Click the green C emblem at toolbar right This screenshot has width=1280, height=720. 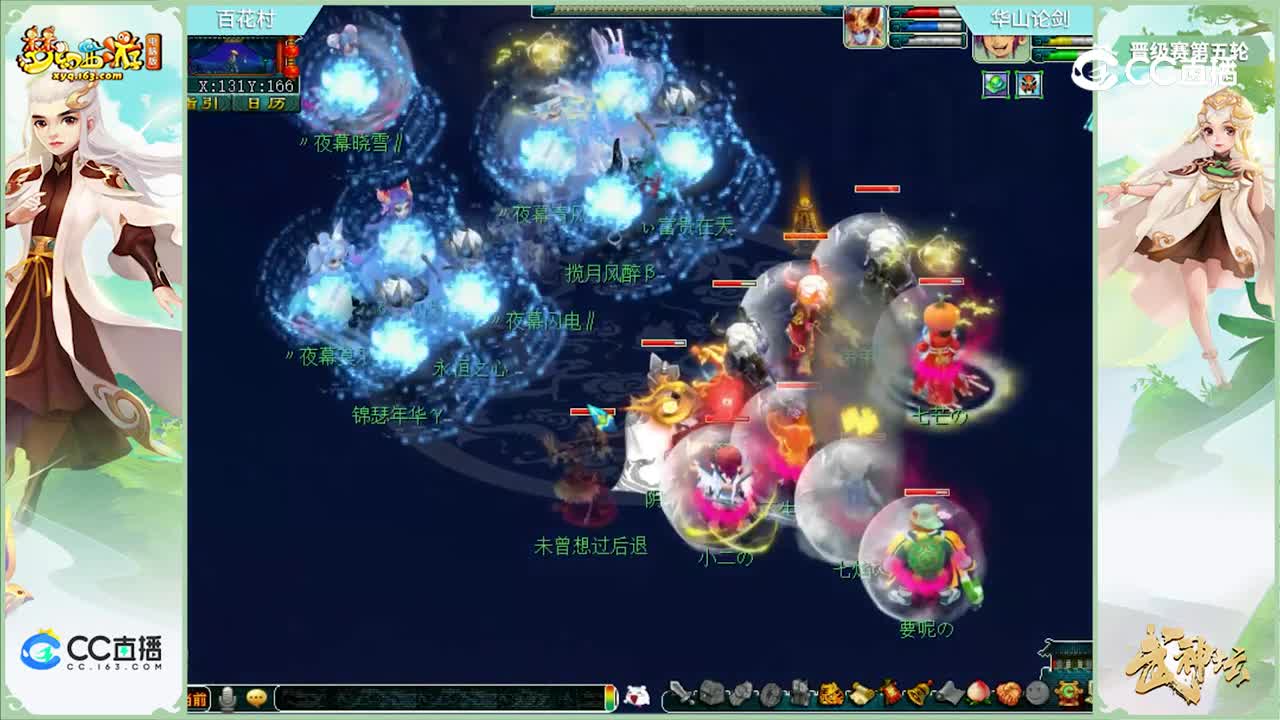[1068, 693]
